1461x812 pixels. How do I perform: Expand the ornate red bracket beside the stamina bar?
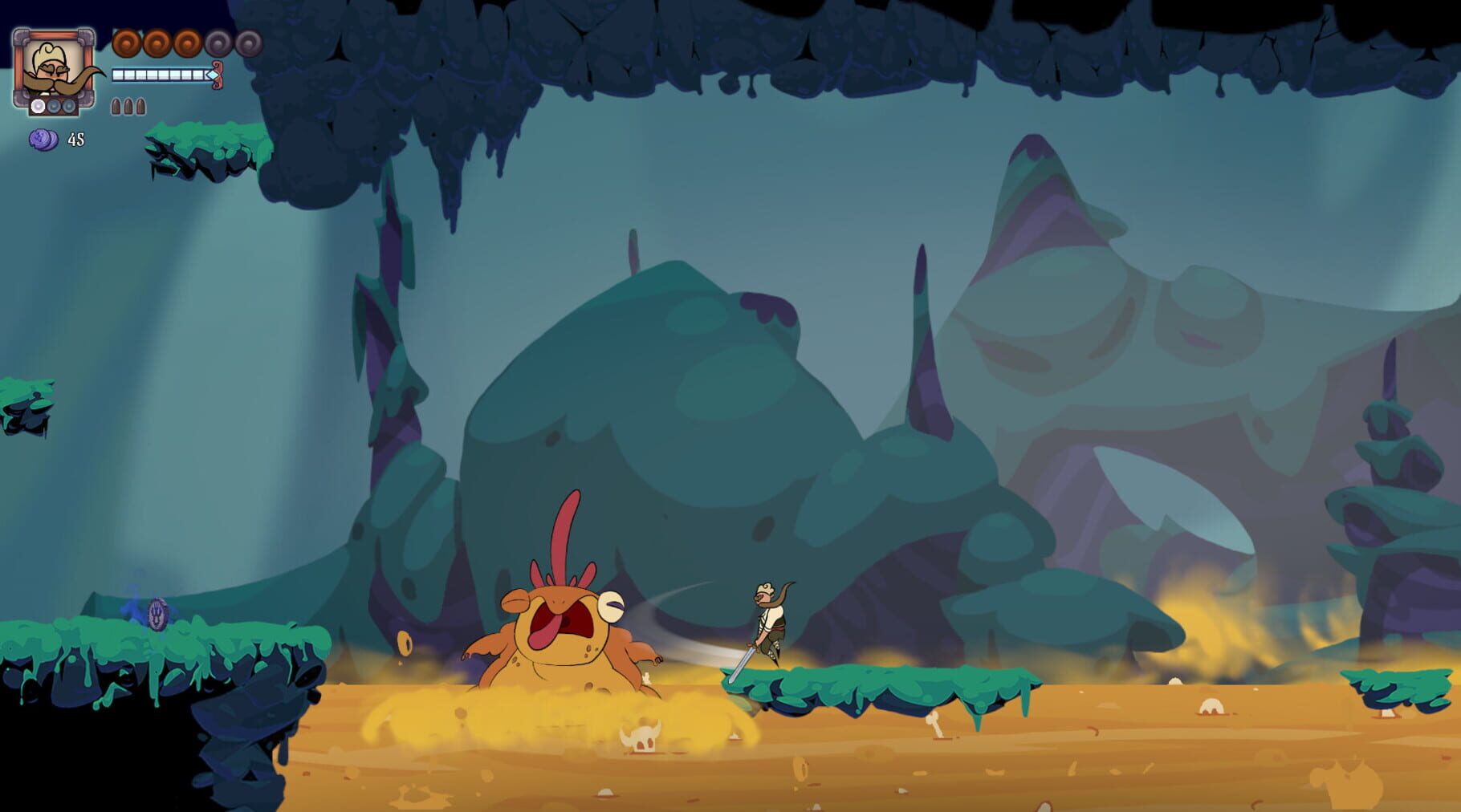217,75
